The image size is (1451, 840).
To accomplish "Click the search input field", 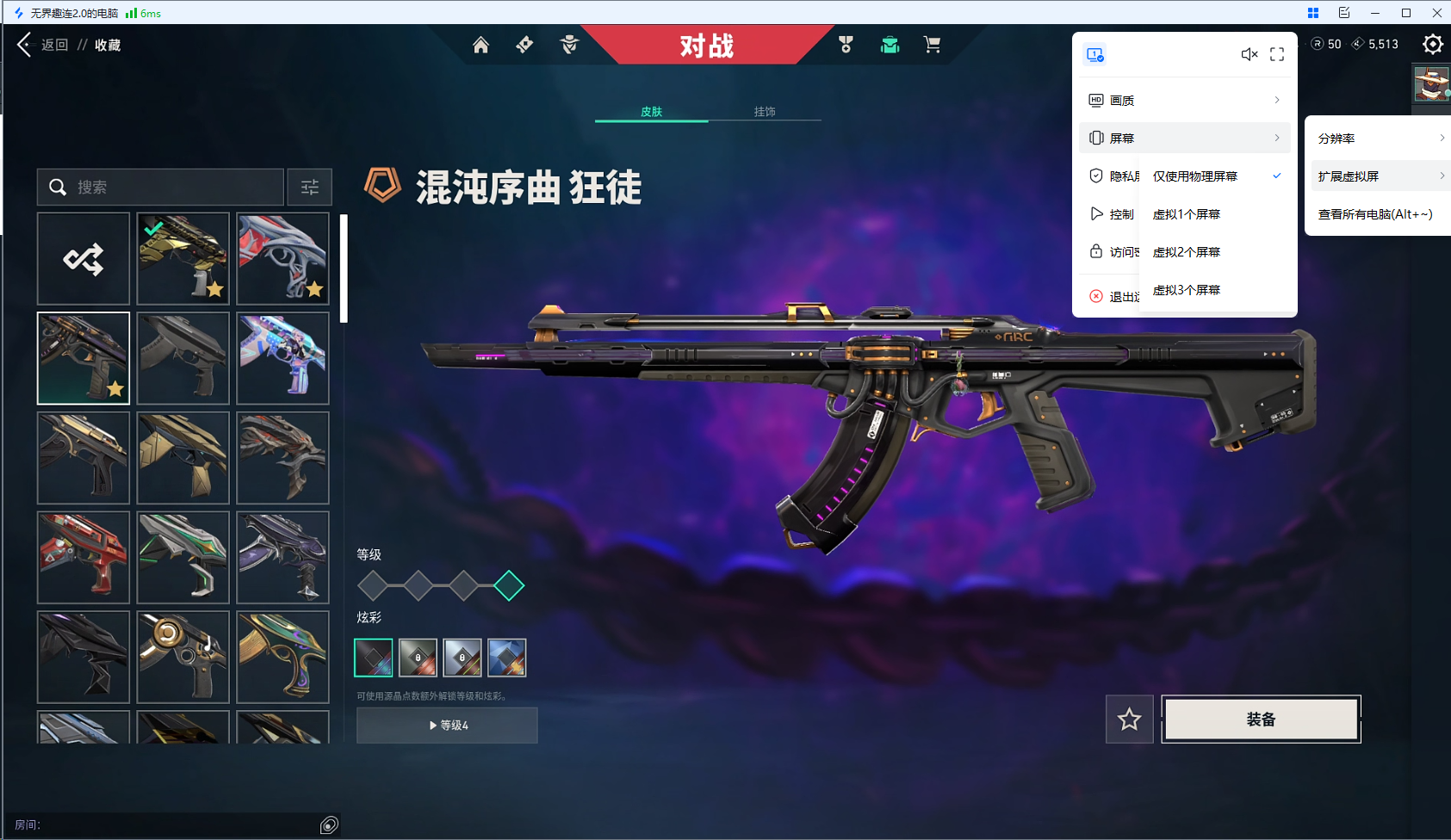I will point(159,187).
